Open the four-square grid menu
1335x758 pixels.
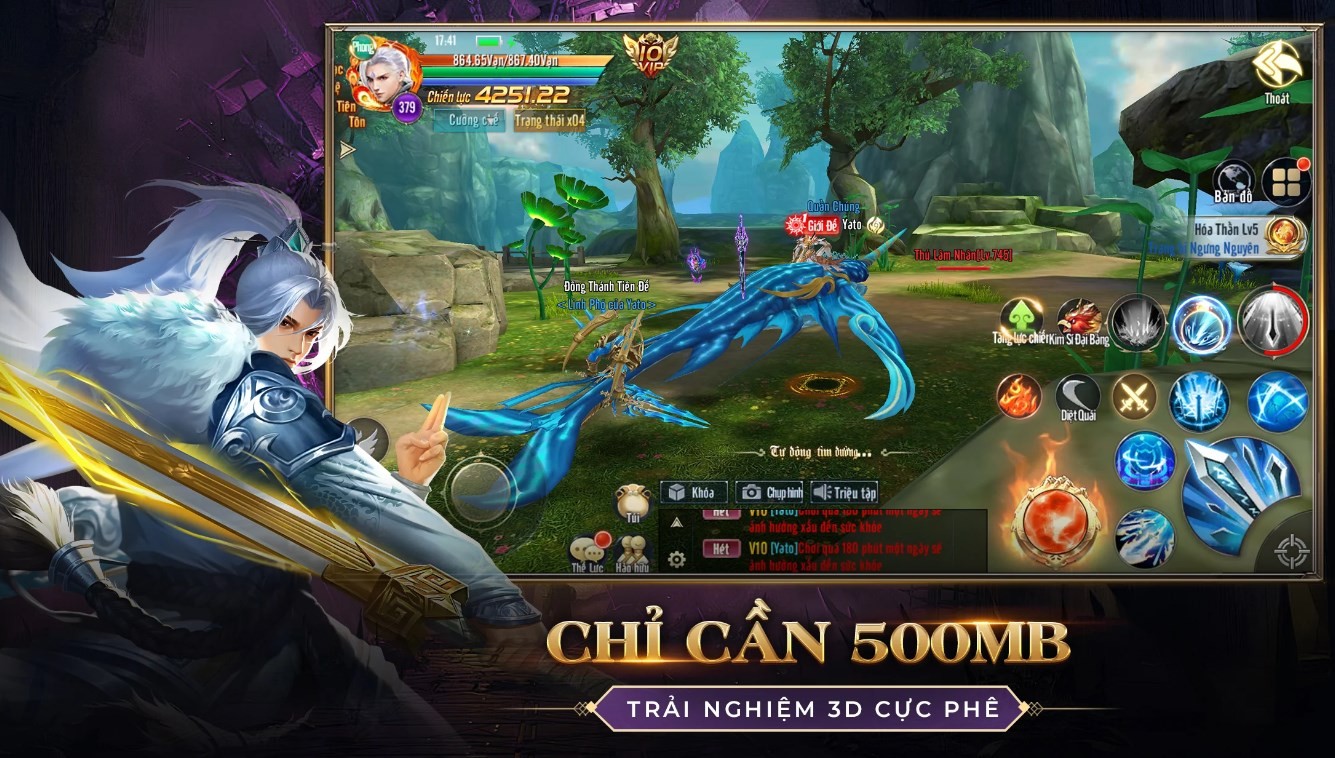click(x=1285, y=181)
